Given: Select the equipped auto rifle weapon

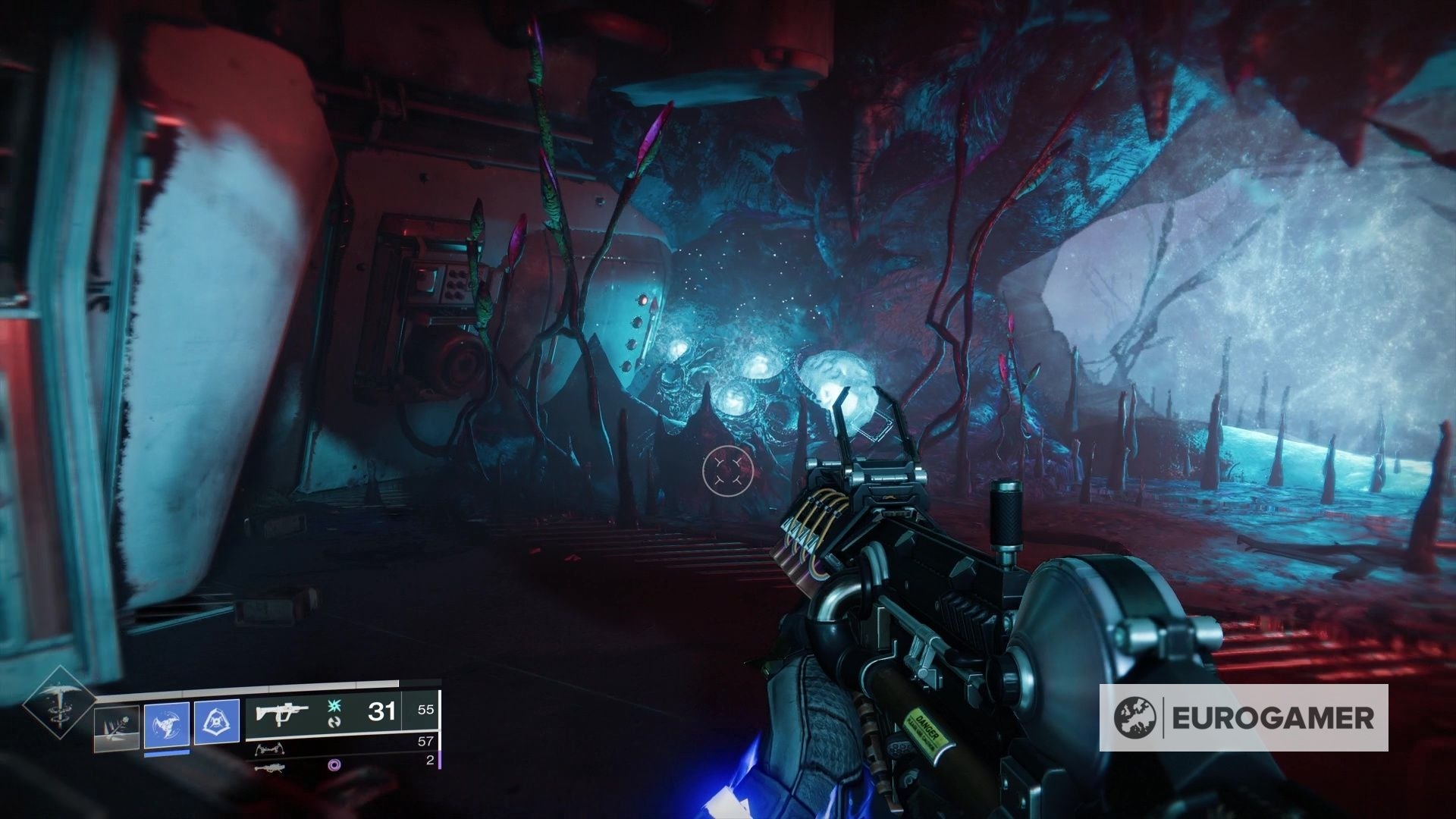Looking at the screenshot, I should pos(282,713).
